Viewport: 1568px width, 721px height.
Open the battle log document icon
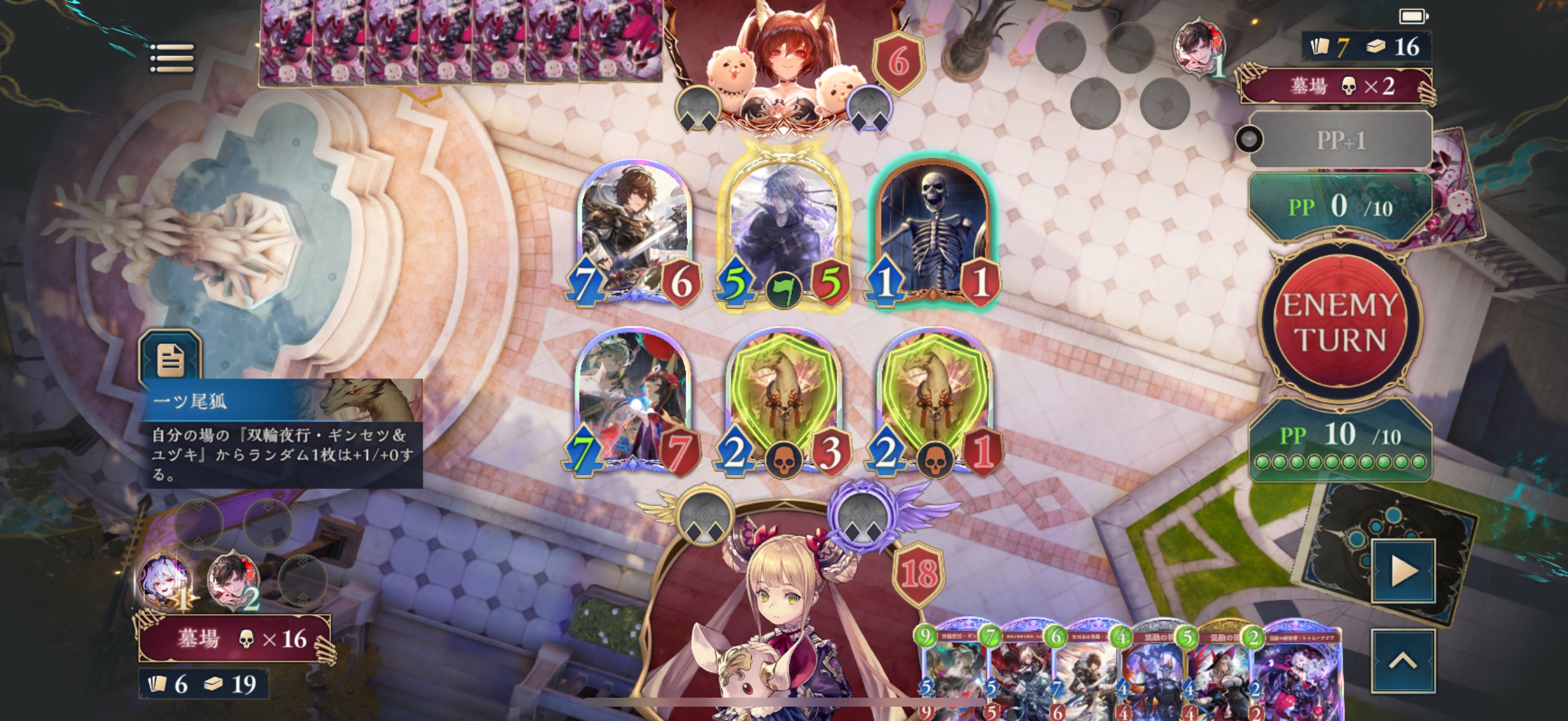point(170,359)
